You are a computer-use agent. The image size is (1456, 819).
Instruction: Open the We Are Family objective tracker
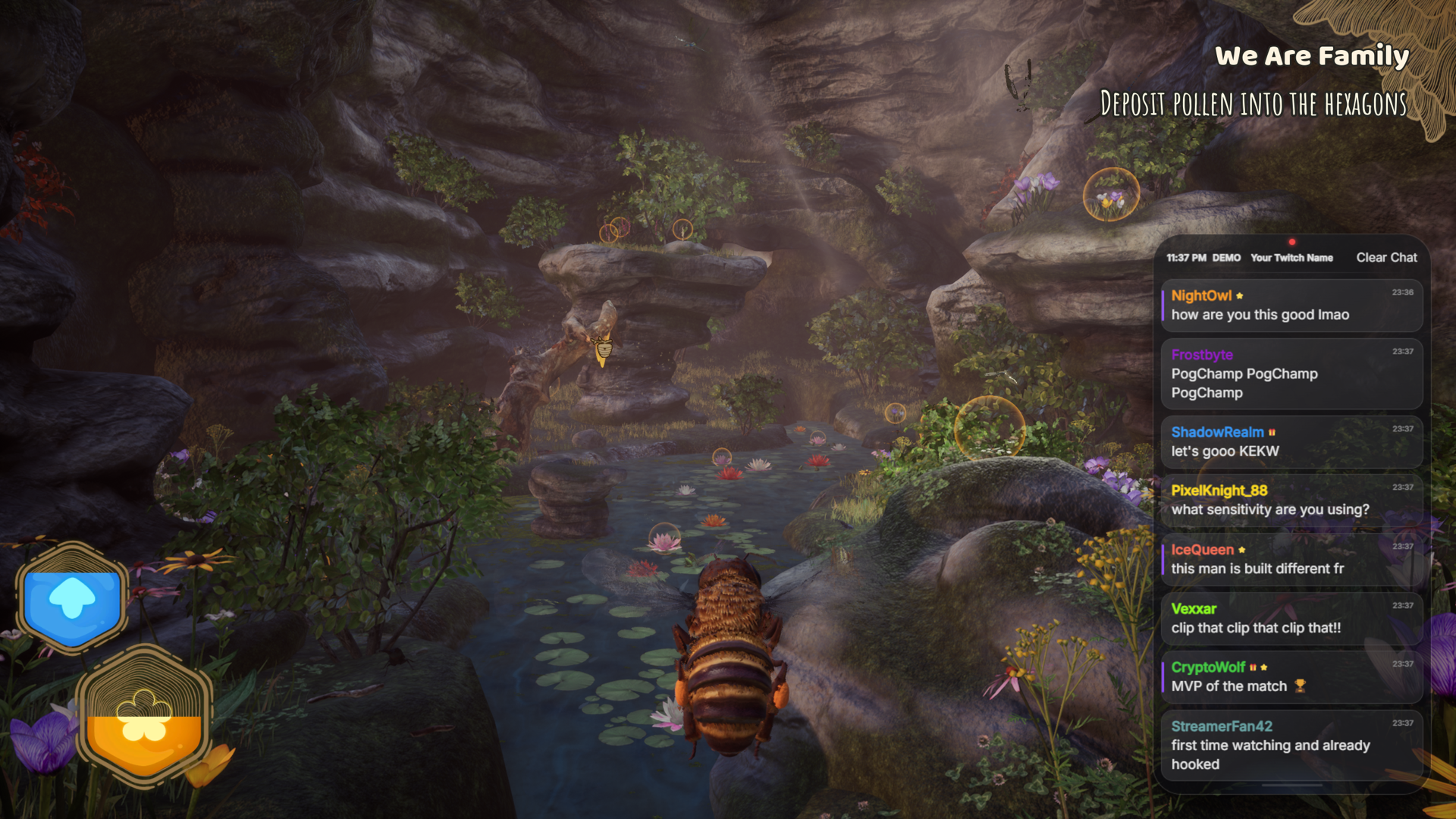(x=1311, y=56)
